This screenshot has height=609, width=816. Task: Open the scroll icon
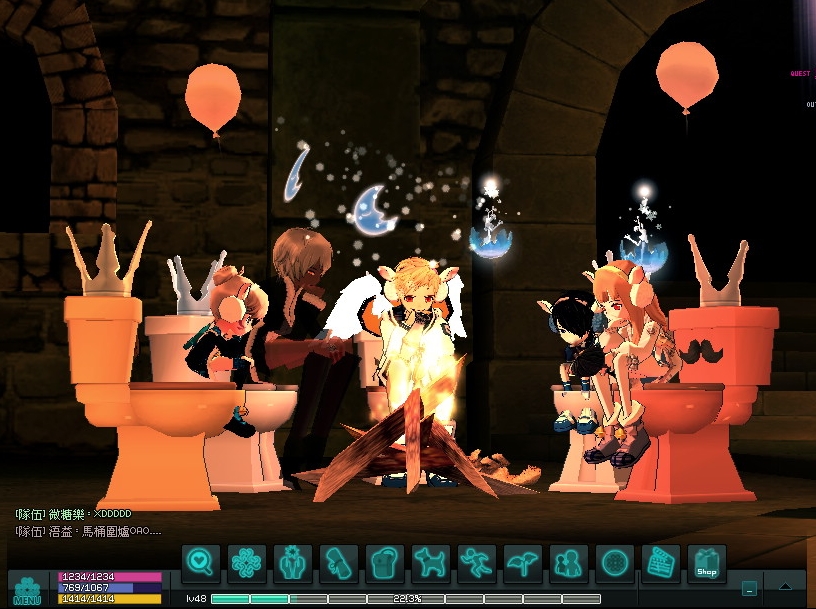(339, 564)
